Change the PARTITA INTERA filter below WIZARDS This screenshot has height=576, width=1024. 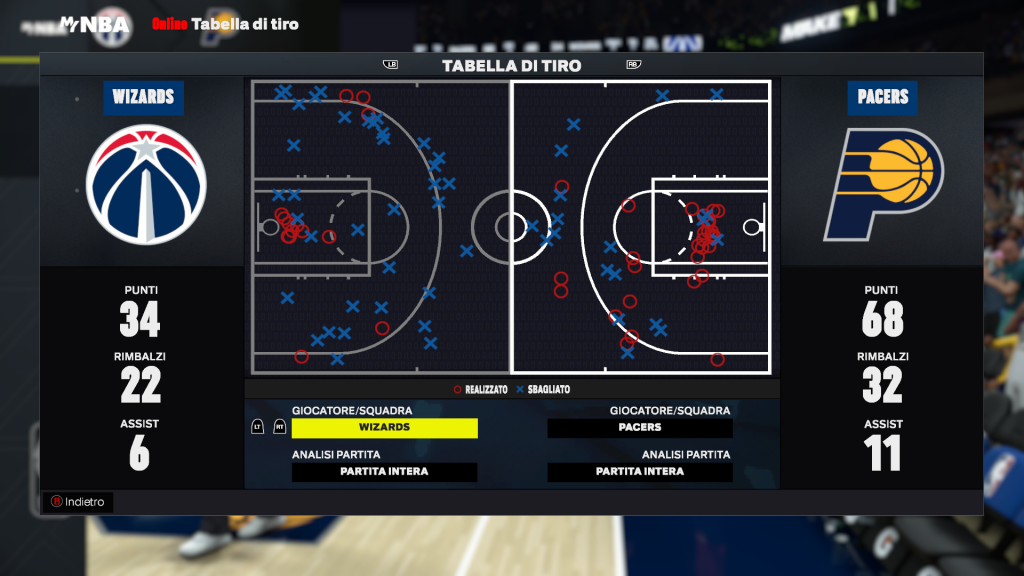[384, 472]
